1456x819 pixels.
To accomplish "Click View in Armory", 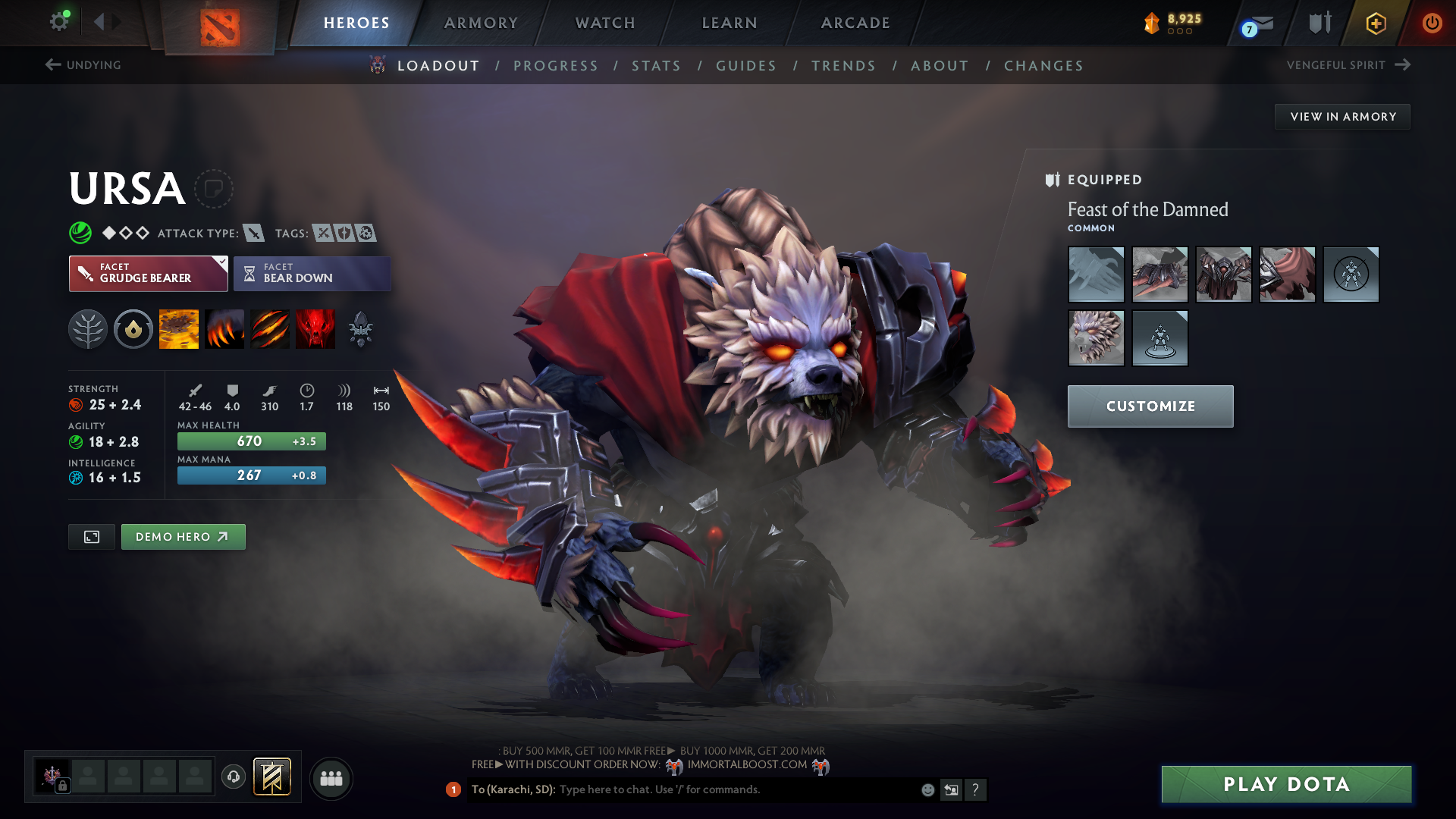I will pos(1342,117).
